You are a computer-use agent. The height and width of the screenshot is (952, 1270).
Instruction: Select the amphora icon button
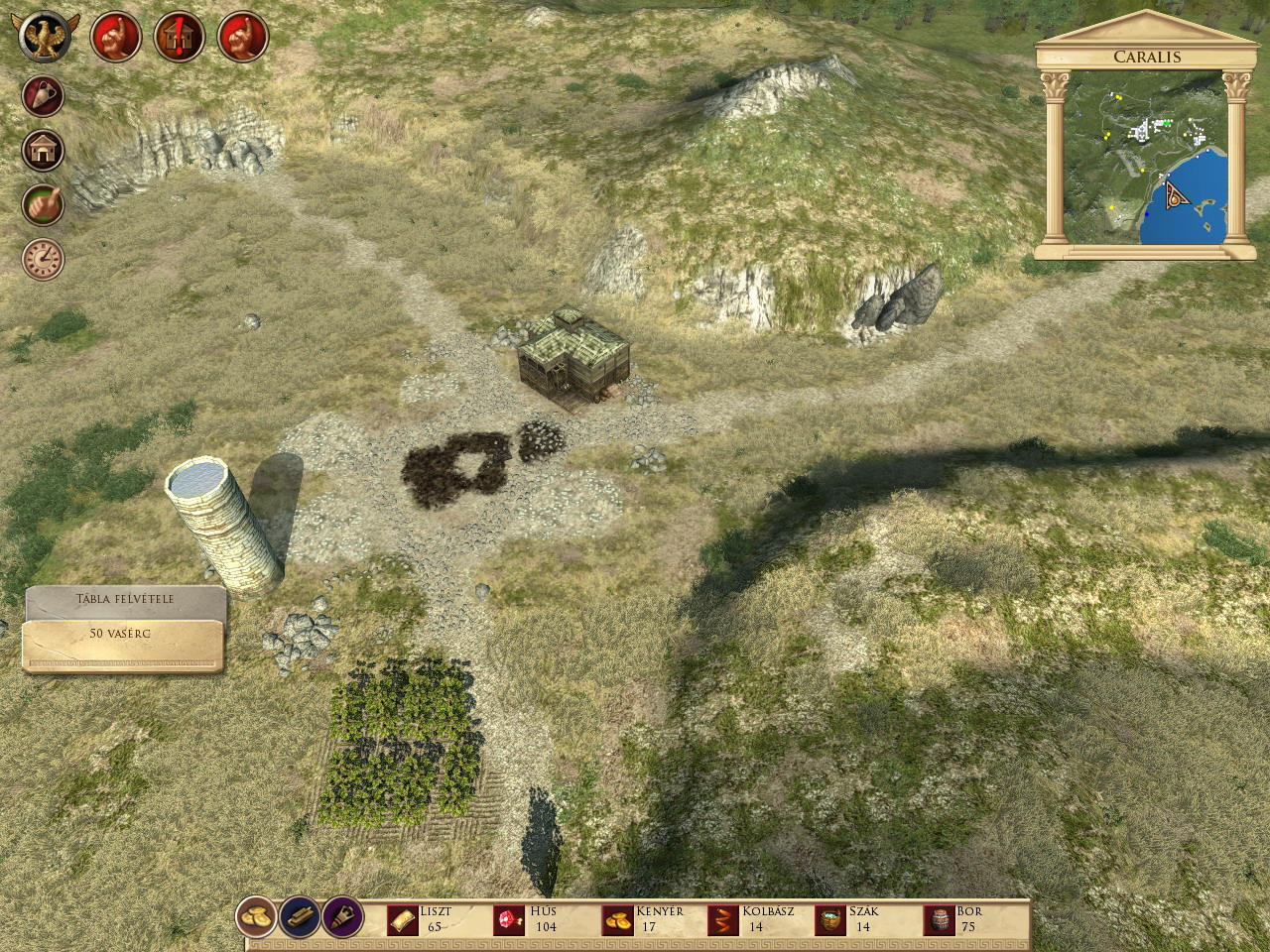point(44,96)
